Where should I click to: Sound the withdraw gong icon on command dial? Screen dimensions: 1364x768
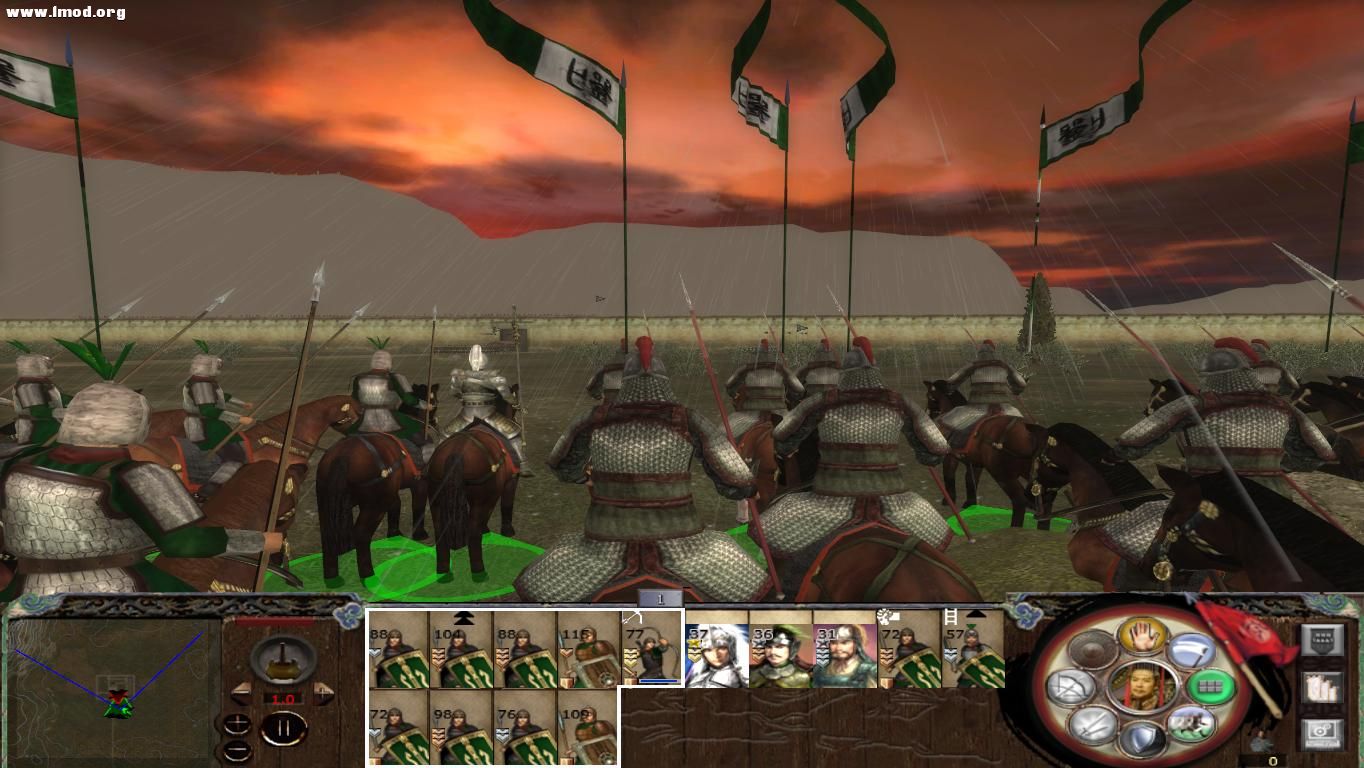point(1091,649)
